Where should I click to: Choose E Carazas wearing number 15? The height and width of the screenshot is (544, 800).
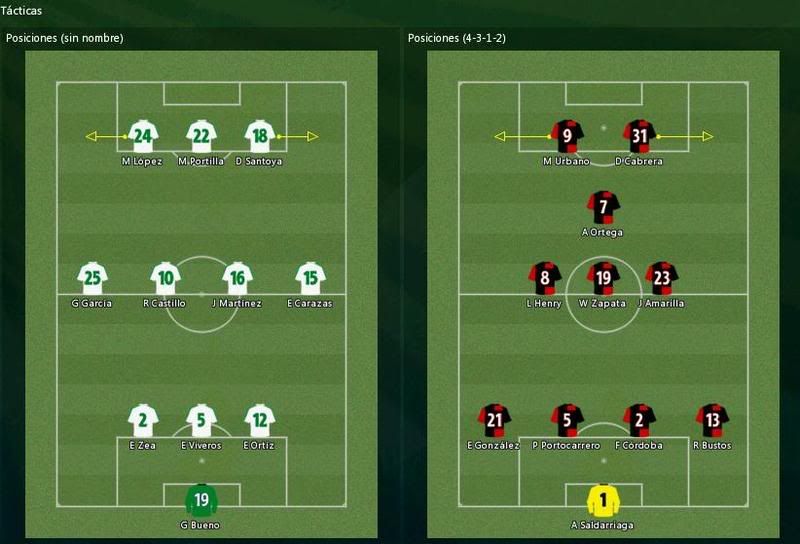pyautogui.click(x=311, y=278)
